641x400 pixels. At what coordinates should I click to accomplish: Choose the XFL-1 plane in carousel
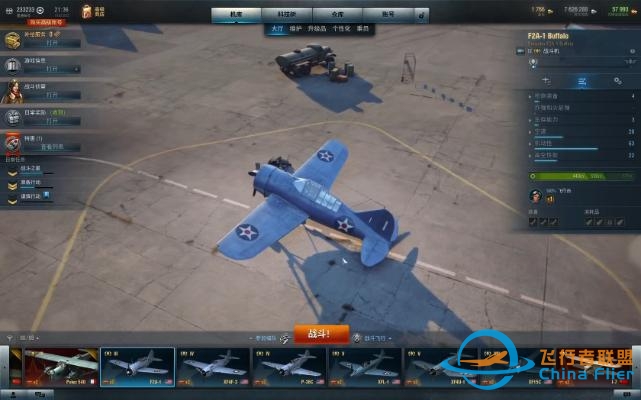[362, 368]
